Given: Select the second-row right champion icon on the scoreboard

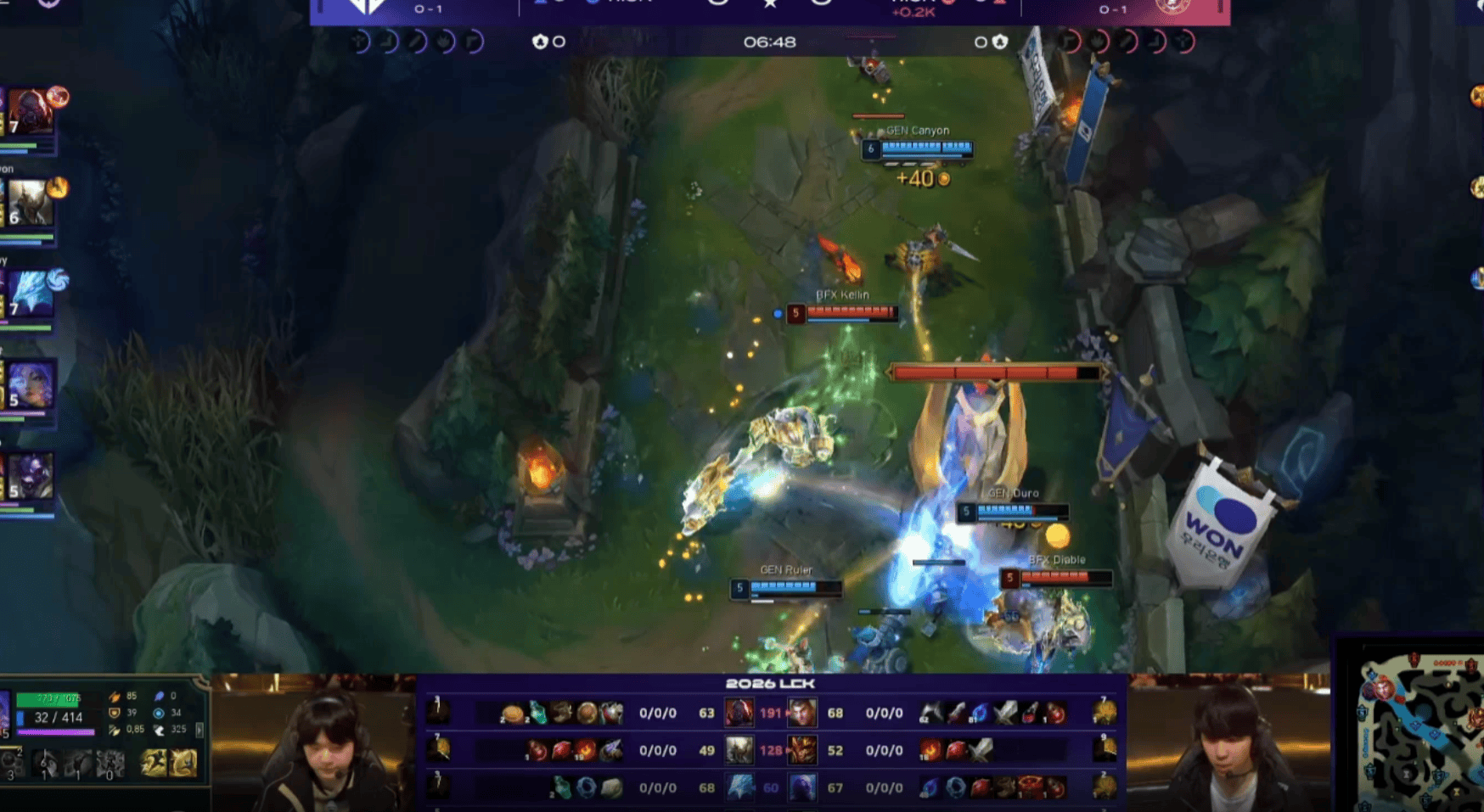Looking at the screenshot, I should click(x=801, y=750).
